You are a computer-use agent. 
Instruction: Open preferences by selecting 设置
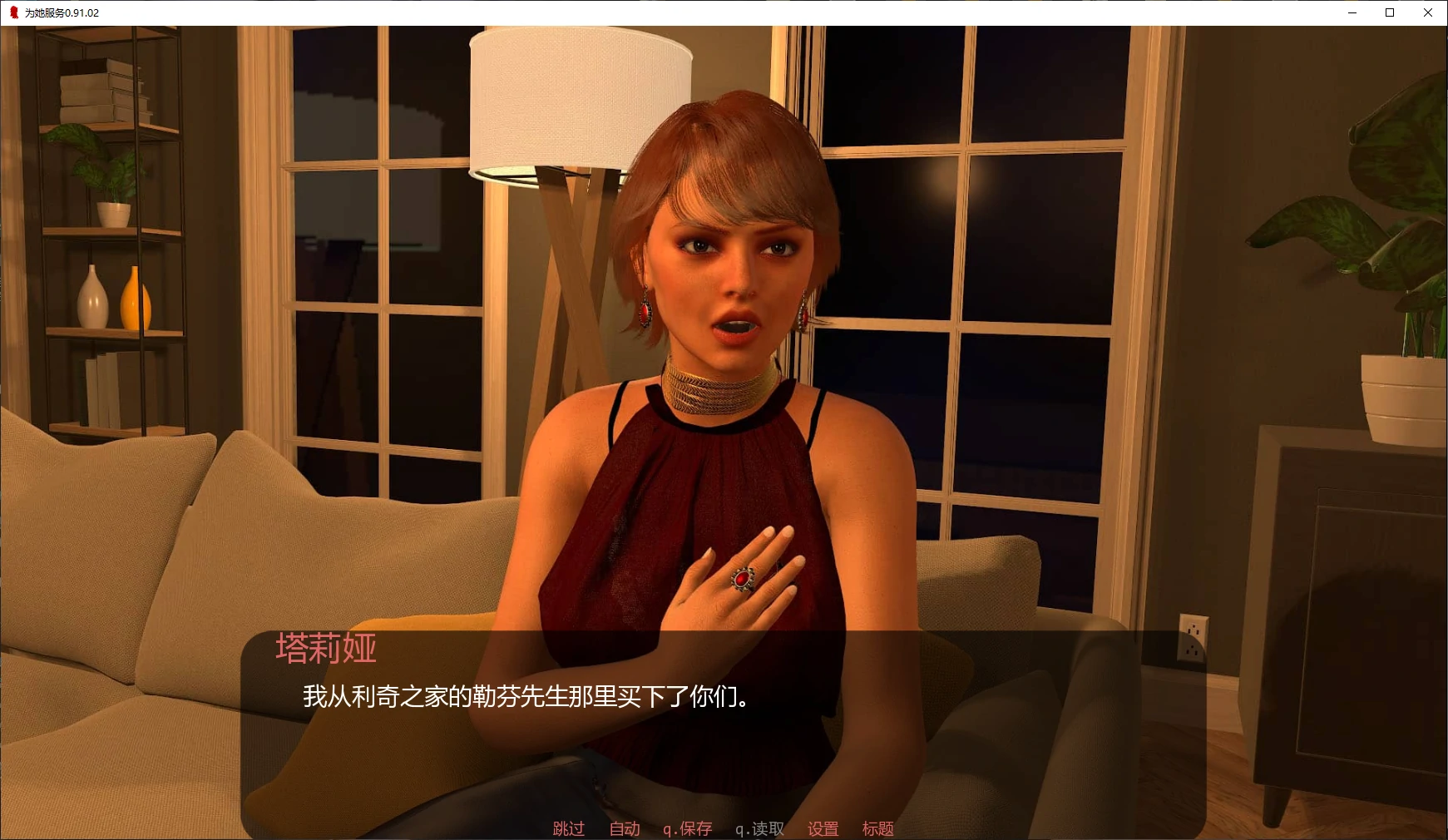(x=822, y=828)
